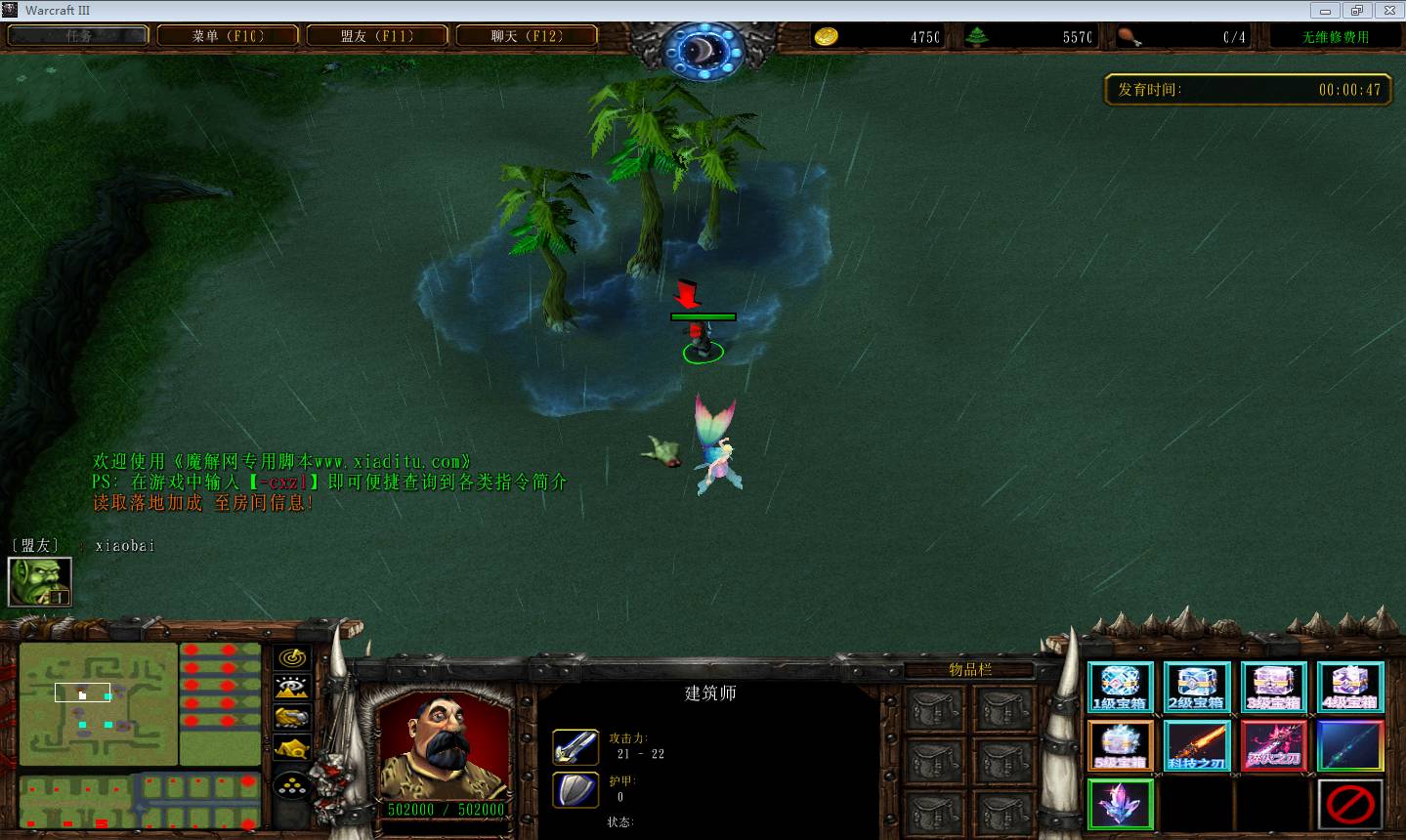Toggle minimap ally color mode button
Viewport: 1406px width, 840px height.
tap(292, 718)
